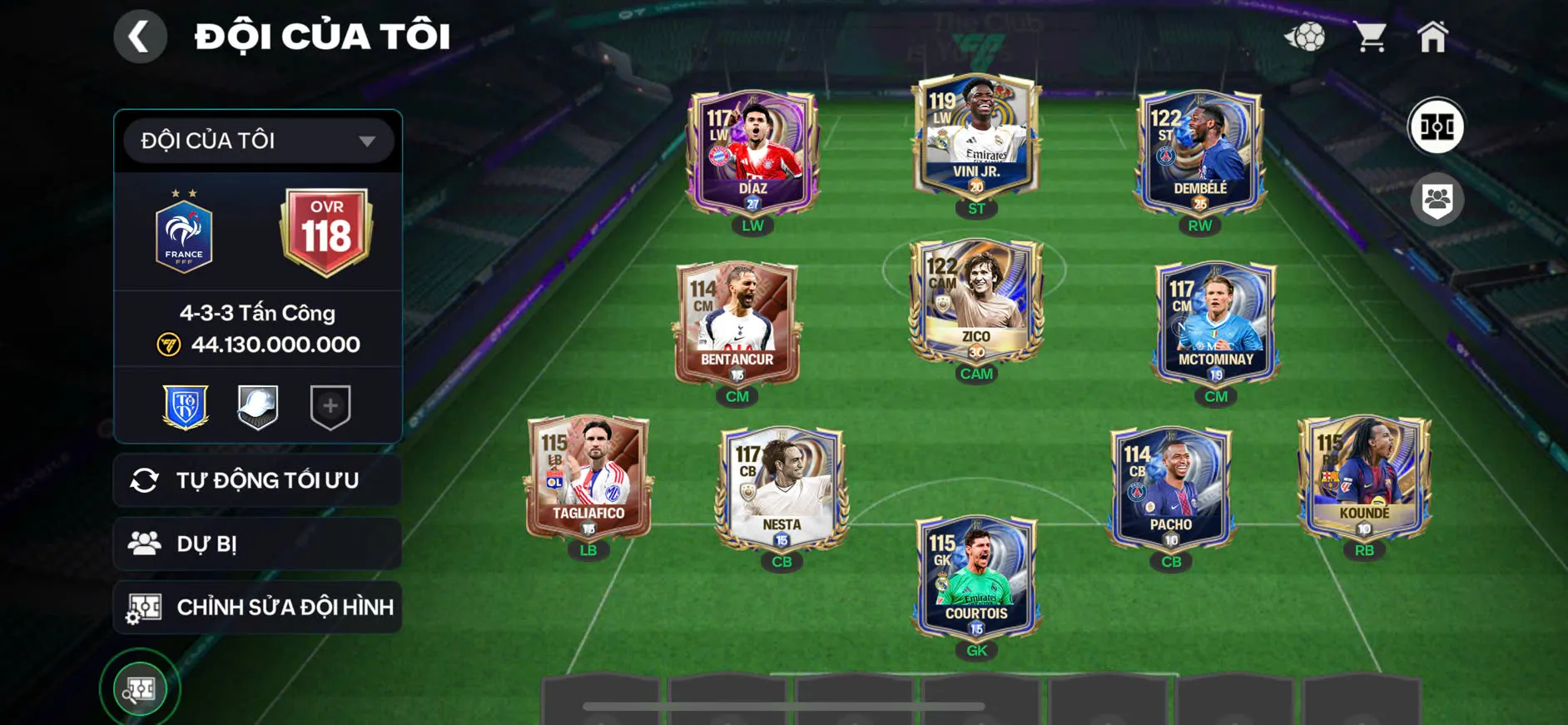Open the Dự Bị substitutes list

pyautogui.click(x=258, y=544)
